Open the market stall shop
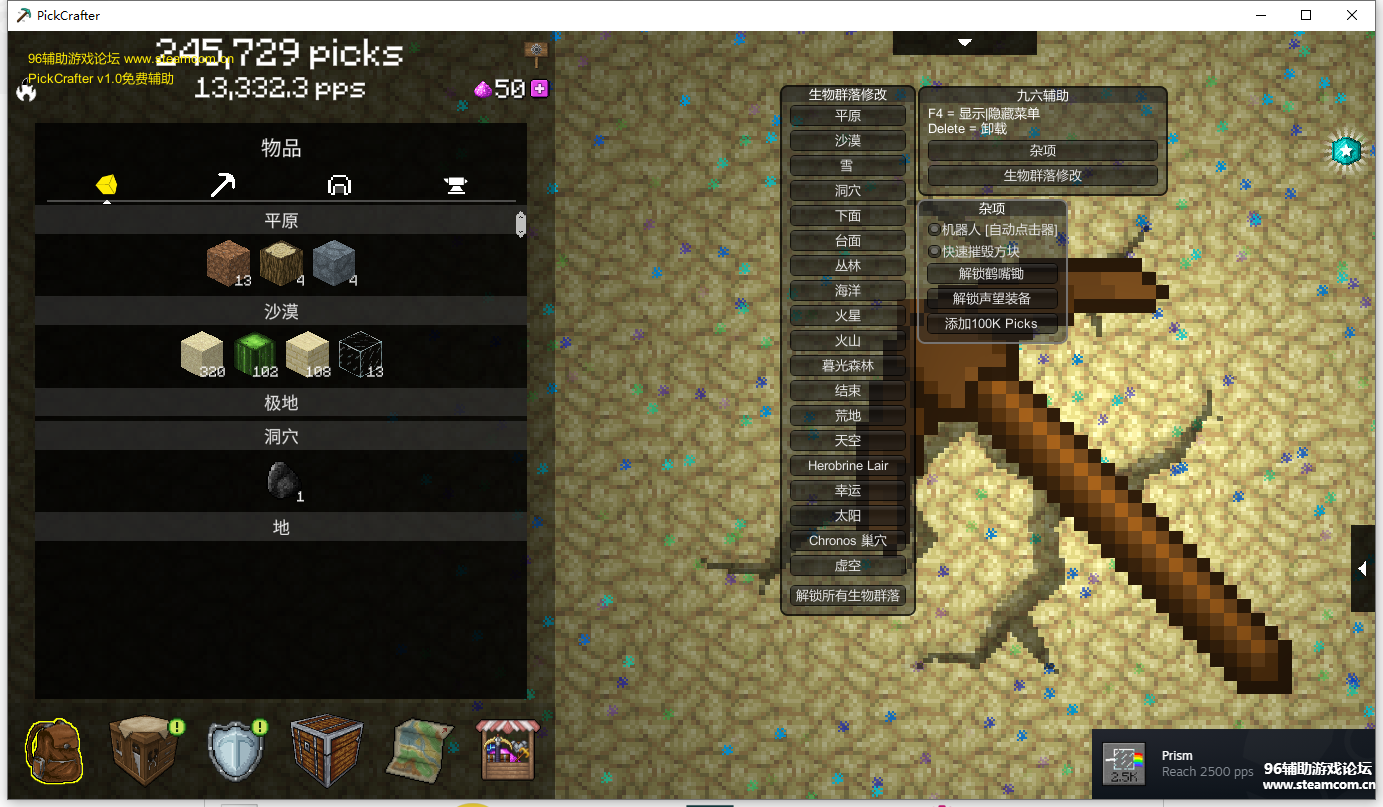Screen dimensions: 1383x807 pyautogui.click(x=507, y=750)
